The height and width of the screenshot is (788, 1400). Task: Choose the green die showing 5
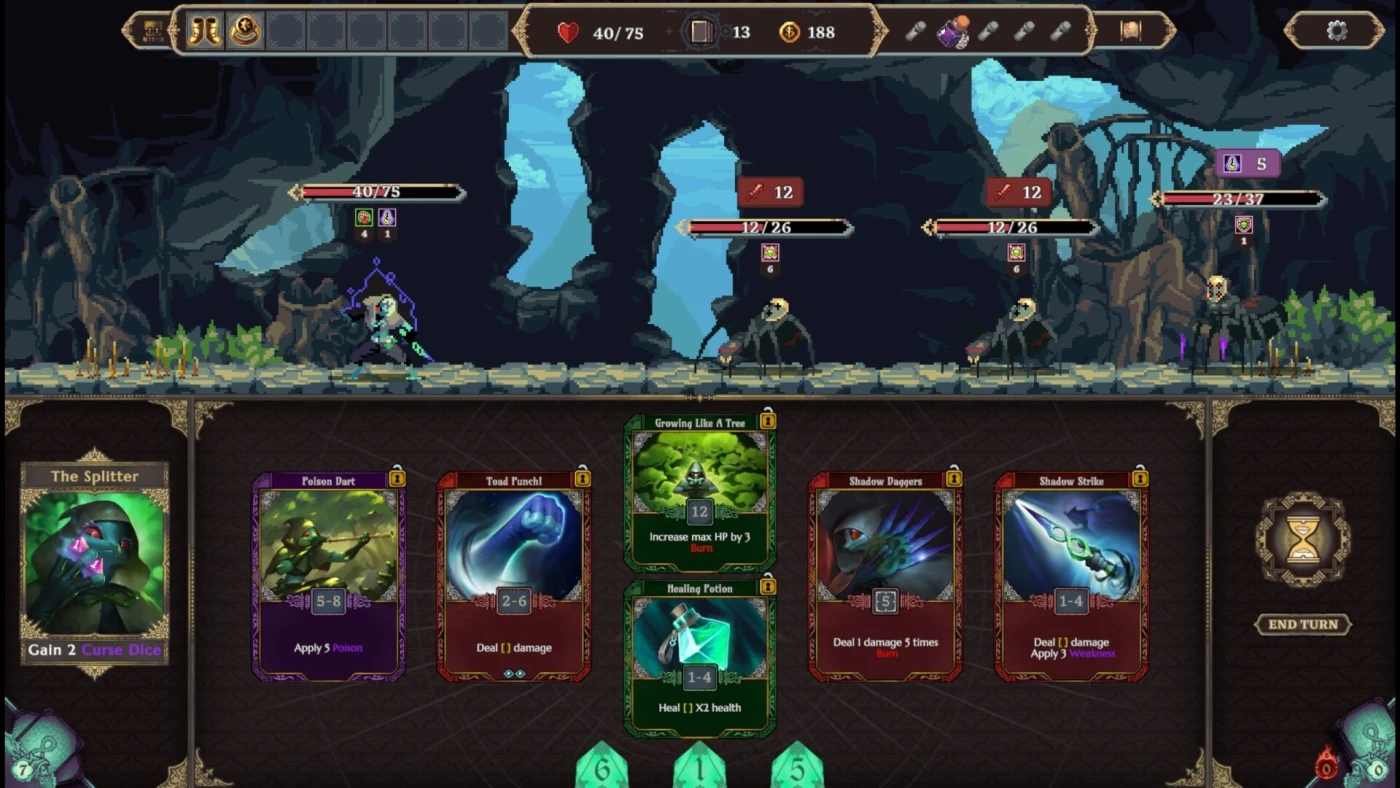[x=797, y=768]
